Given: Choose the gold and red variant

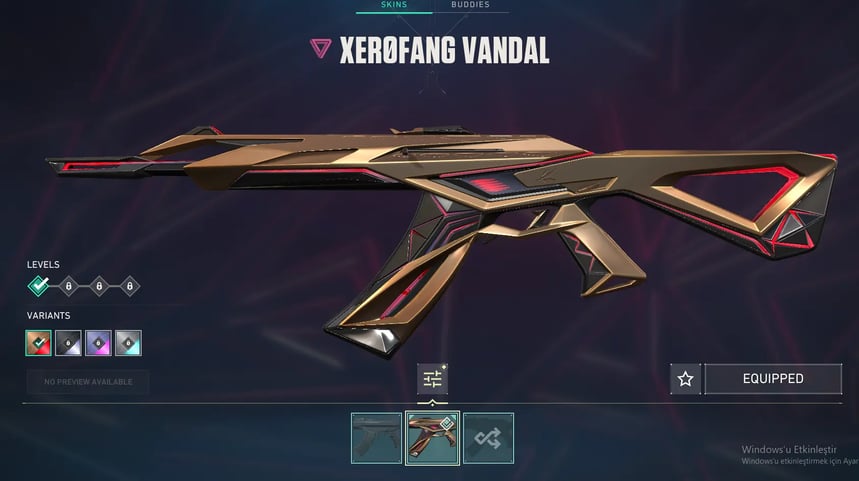Looking at the screenshot, I should [x=39, y=343].
